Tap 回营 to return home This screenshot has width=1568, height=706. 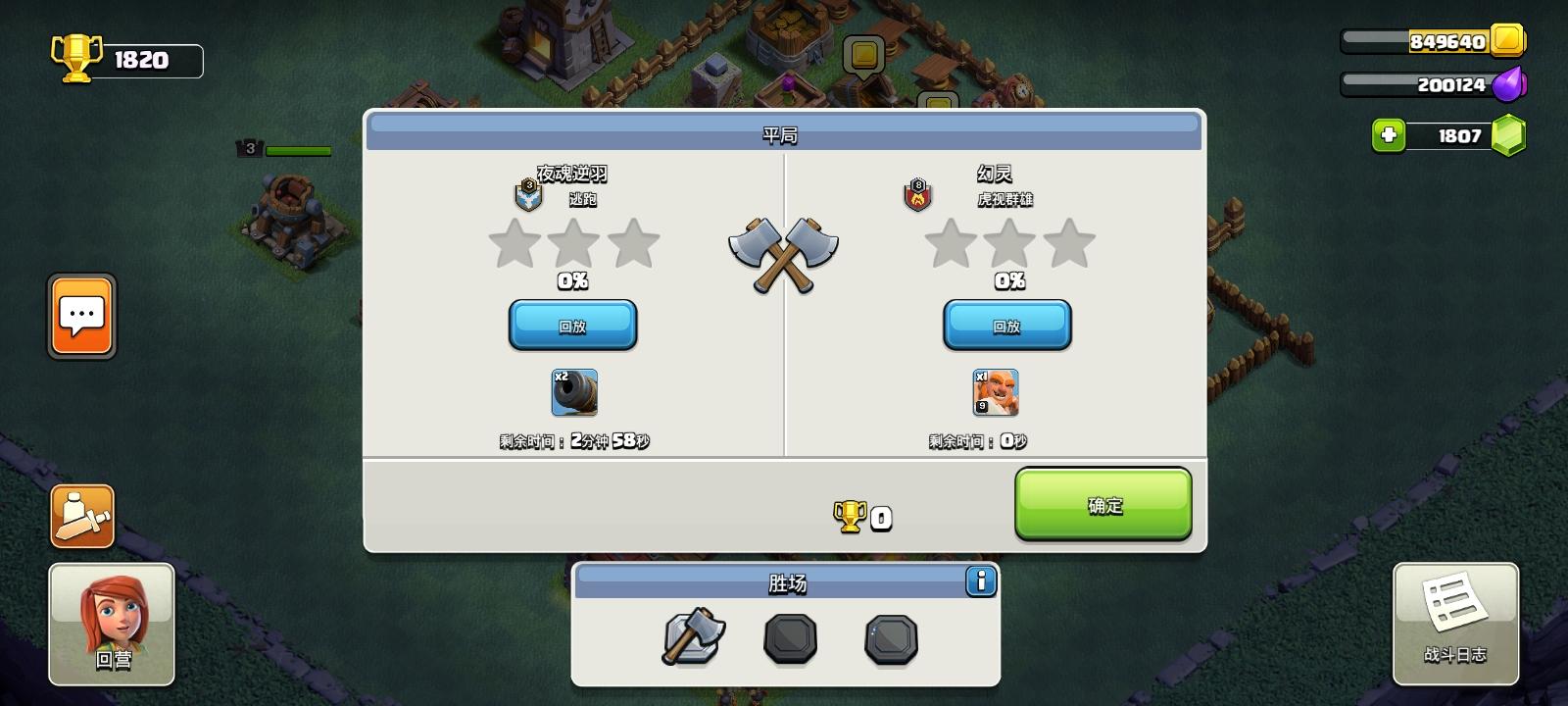111,625
